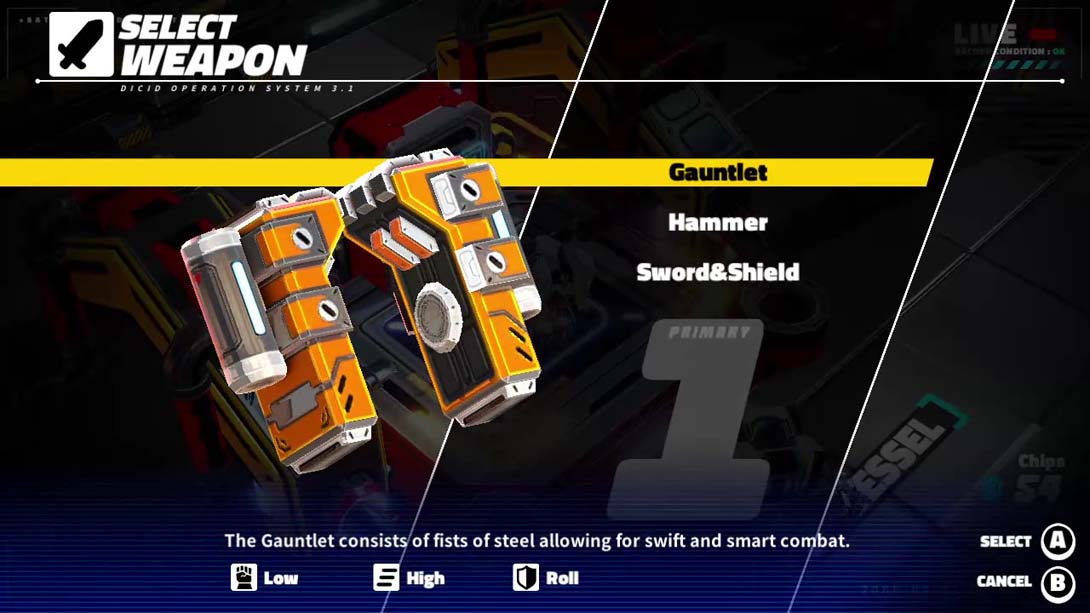Pick the Sword&Shield weapon option
The height and width of the screenshot is (613, 1090).
tap(717, 272)
